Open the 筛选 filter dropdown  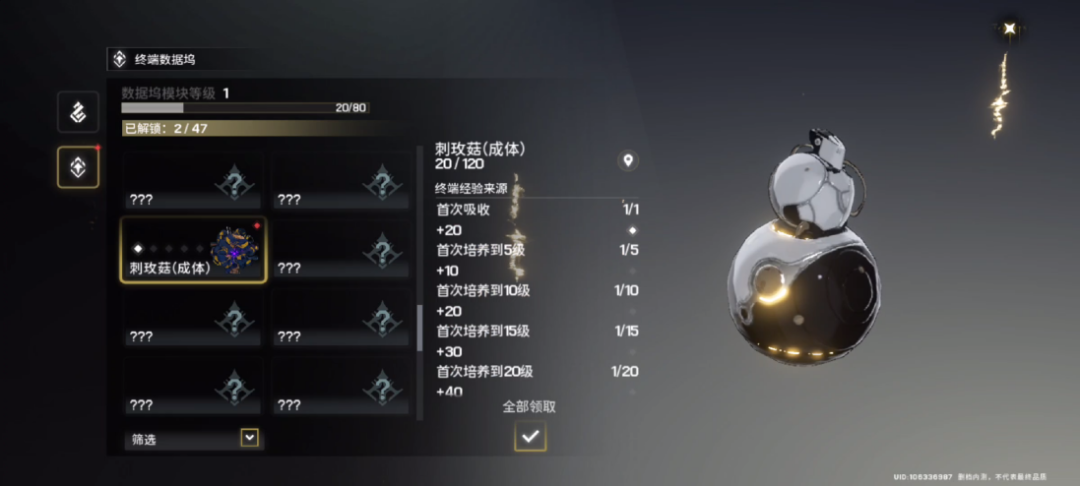click(x=249, y=438)
